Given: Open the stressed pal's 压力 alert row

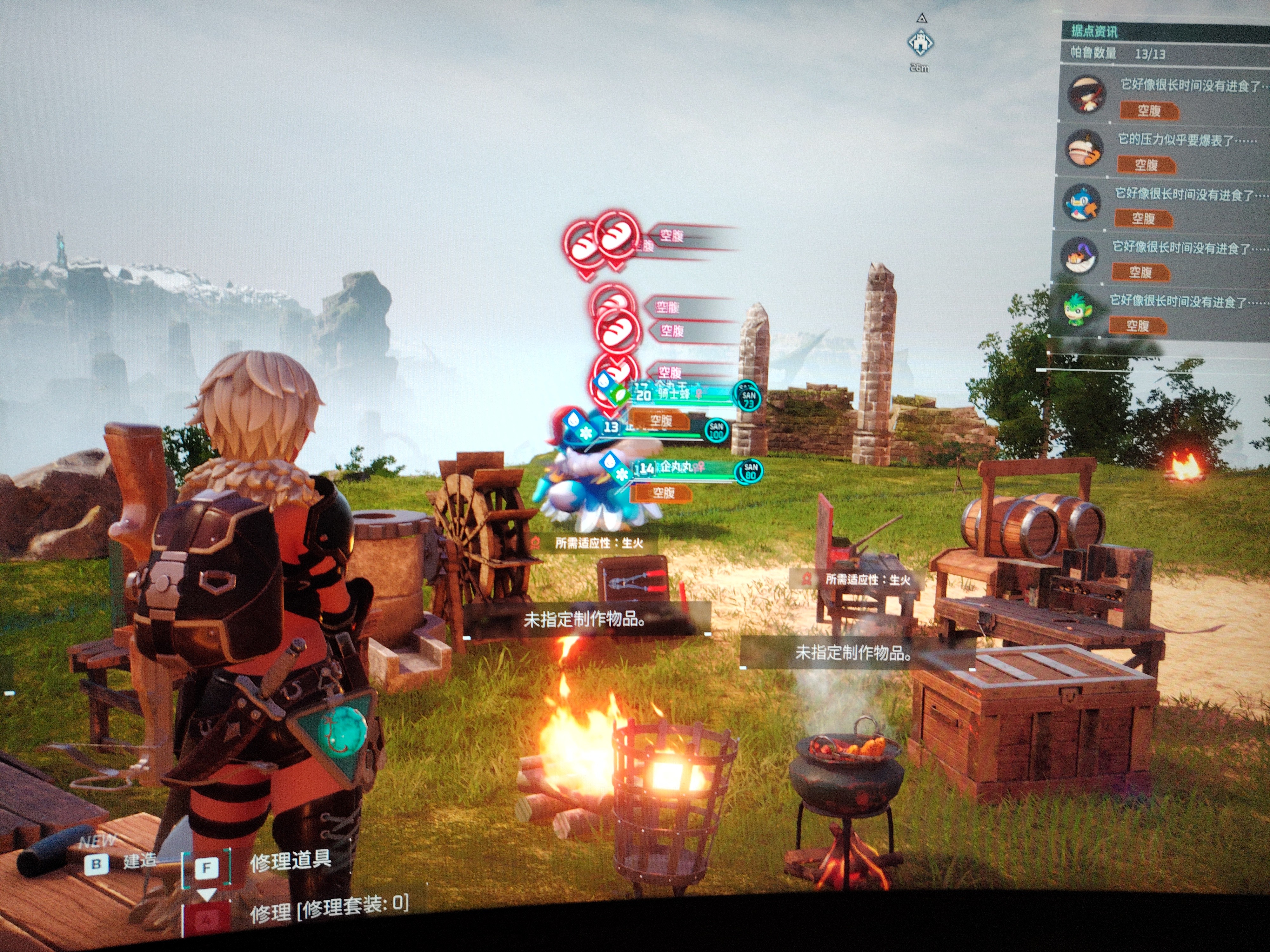Looking at the screenshot, I should click(1163, 150).
